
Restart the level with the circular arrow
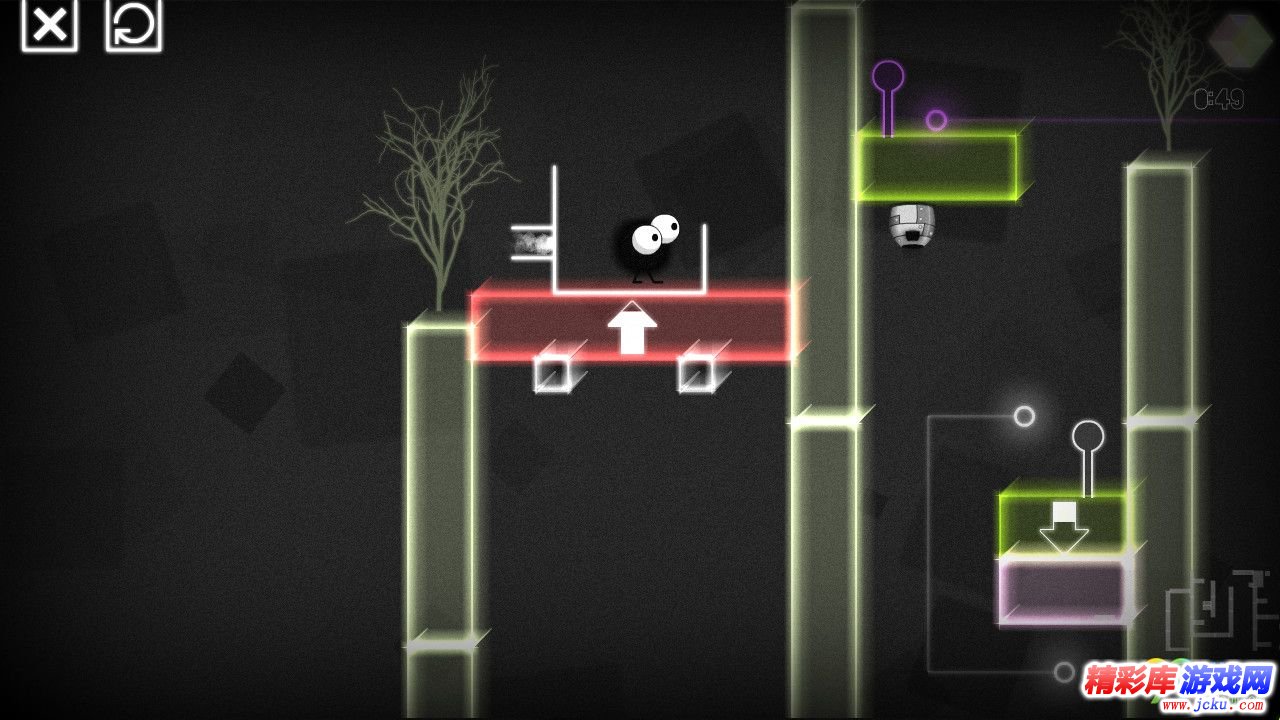point(133,25)
